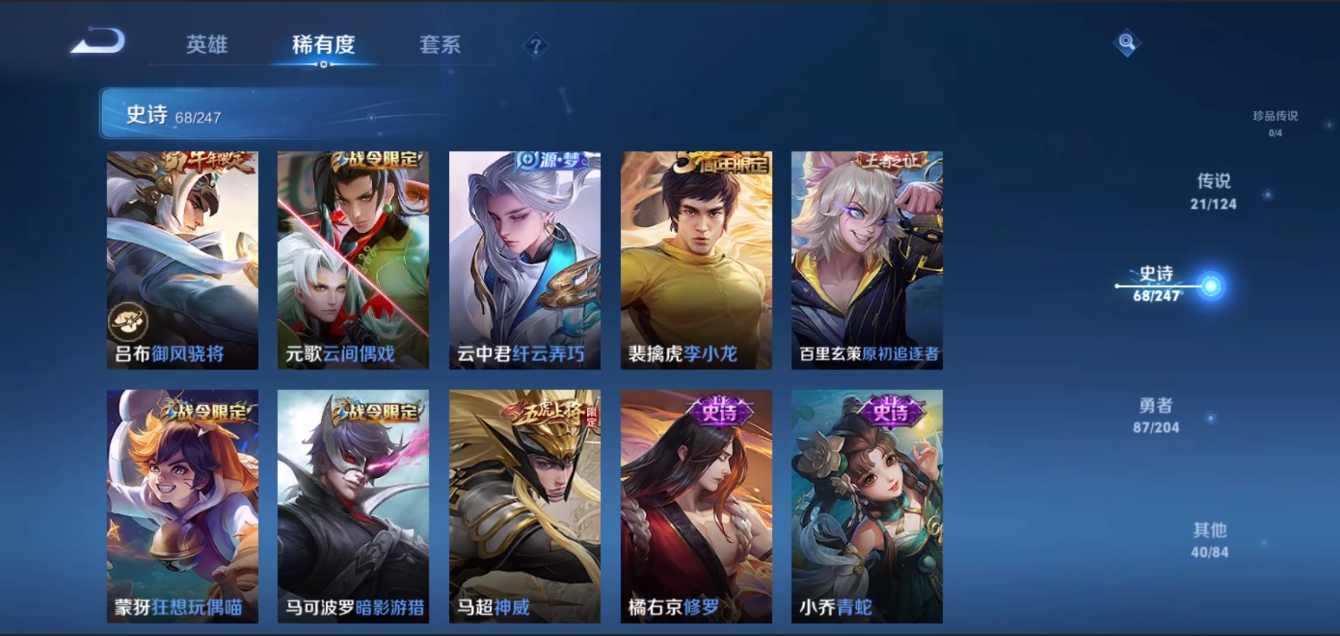1340x636 pixels.
Task: Show the 勇者 rarity section
Action: click(1155, 415)
